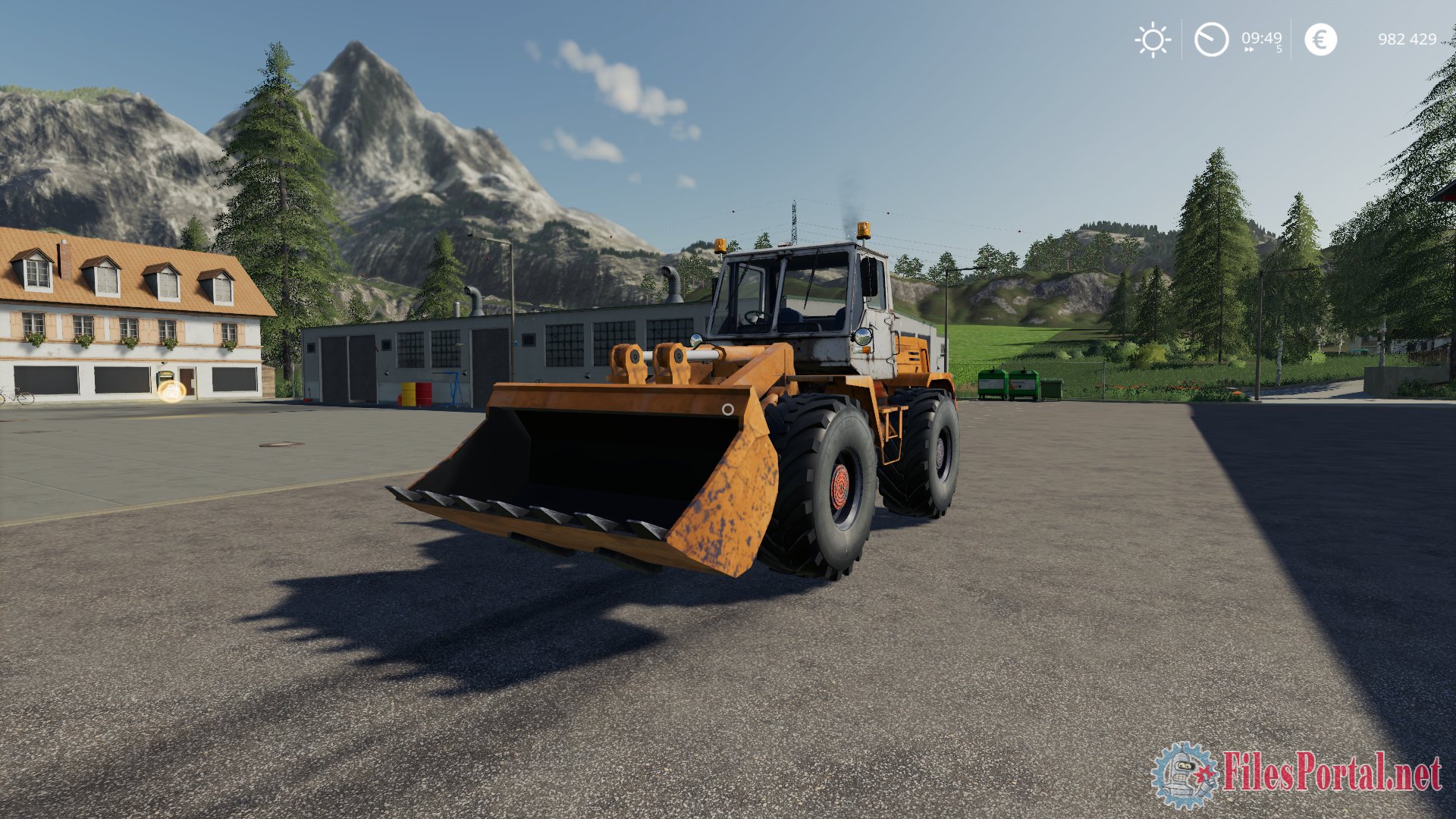
Task: Select the game clock icon
Action: coord(1211,39)
